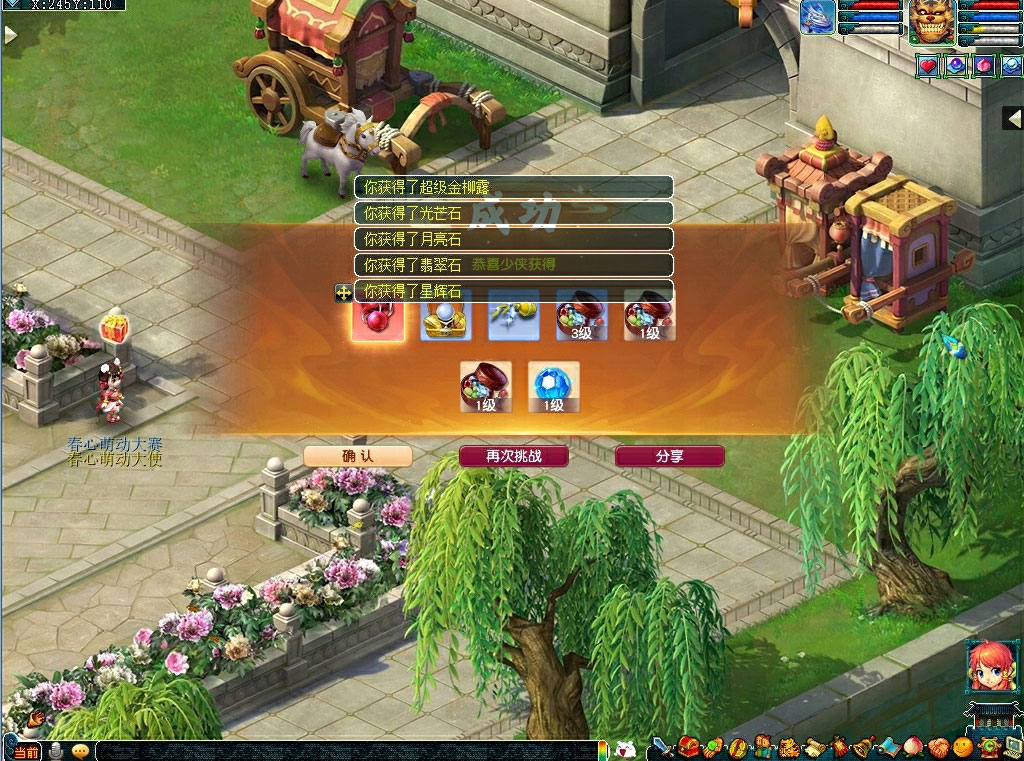Open the player tiger-face portrait
Image resolution: width=1024 pixels, height=761 pixels.
[931, 22]
